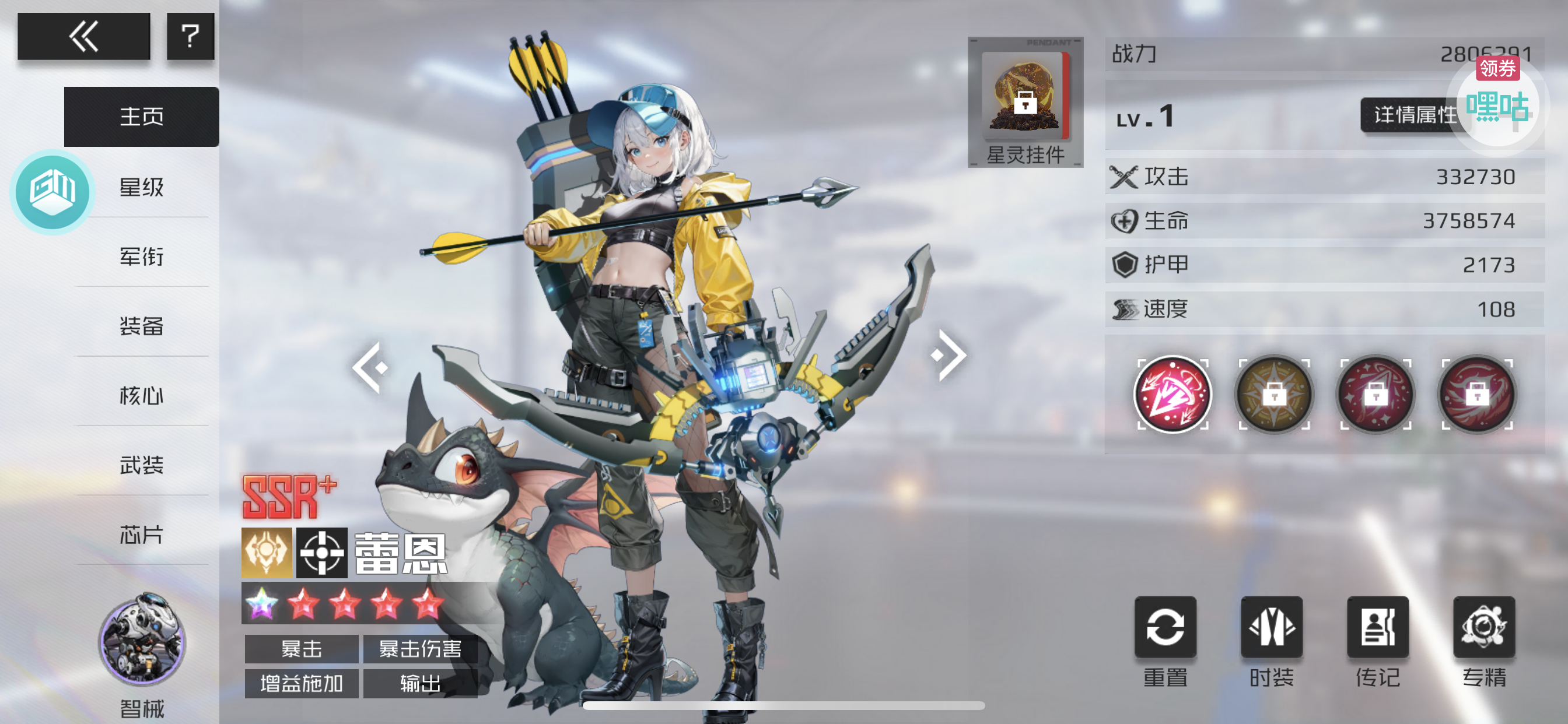Select the 武装 tab
The width and height of the screenshot is (1568, 724).
coord(141,465)
